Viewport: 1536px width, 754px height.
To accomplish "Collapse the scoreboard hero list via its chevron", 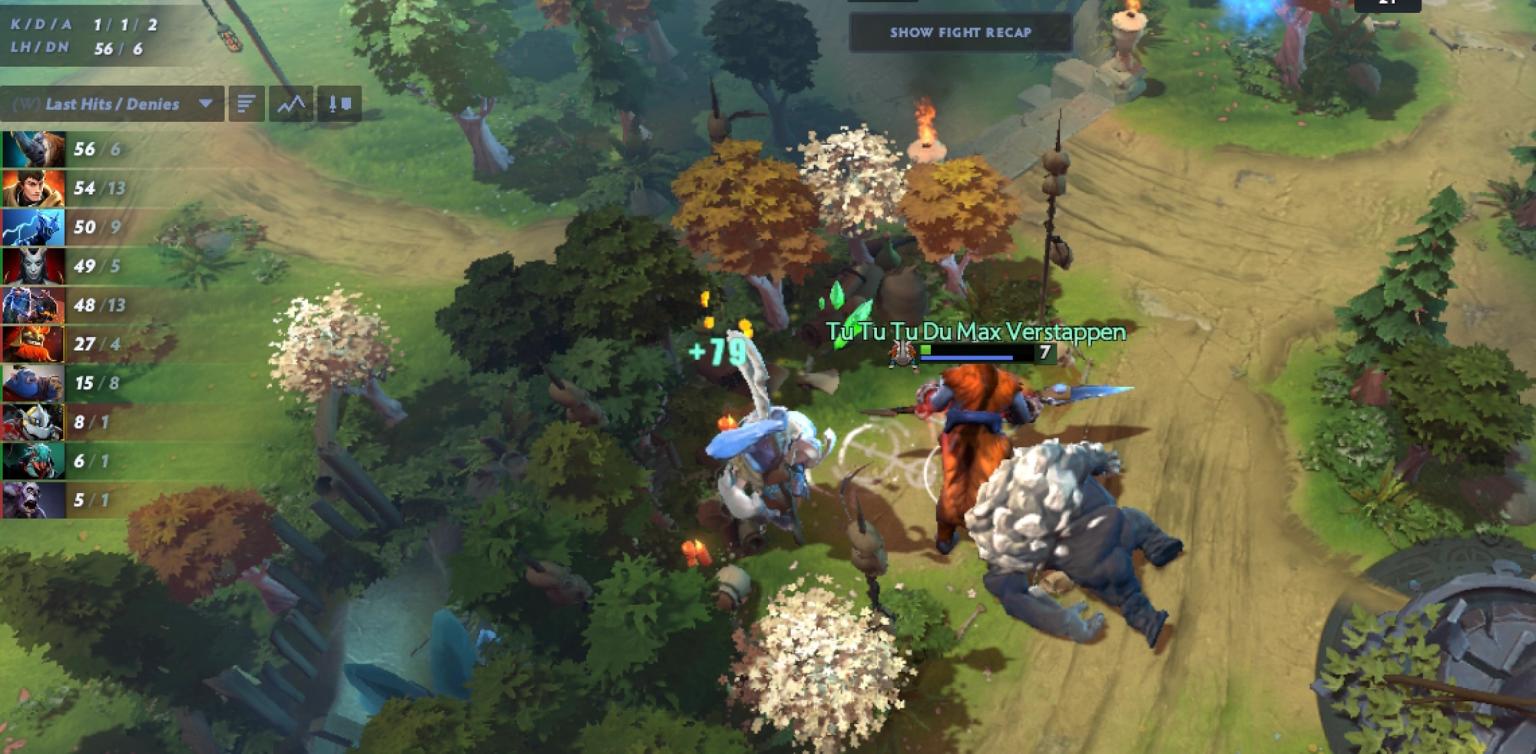I will click(x=207, y=103).
